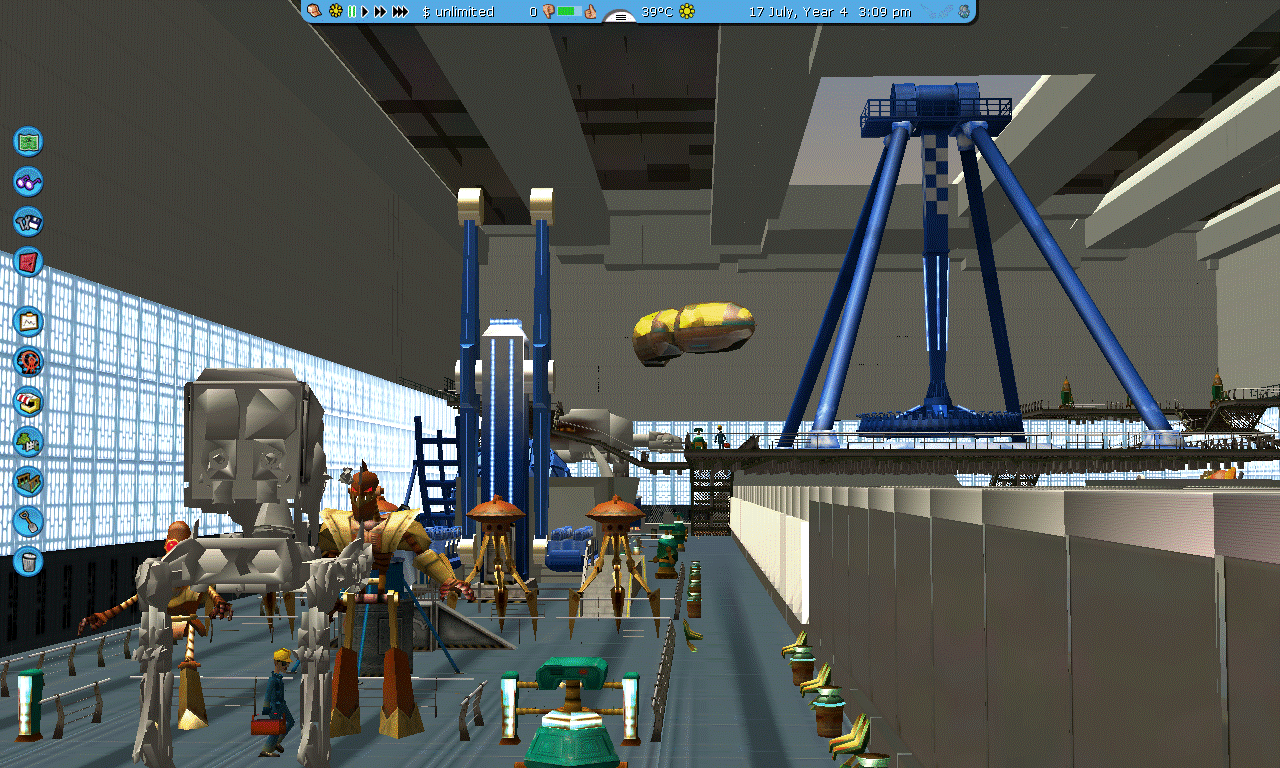This screenshot has width=1280, height=768.
Task: Click the red exit door icon
Action: coord(28,262)
